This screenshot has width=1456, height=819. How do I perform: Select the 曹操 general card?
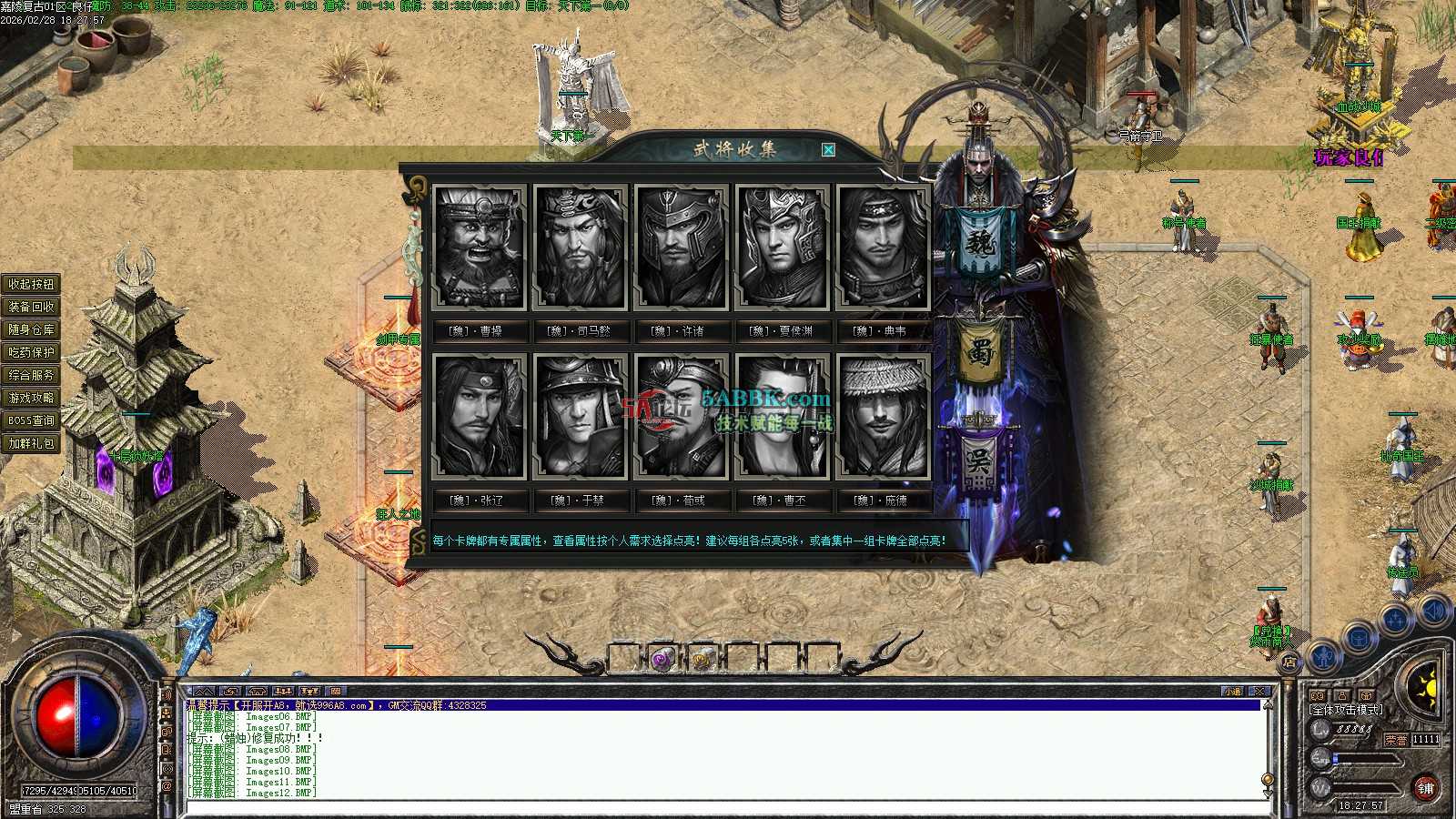(x=480, y=248)
